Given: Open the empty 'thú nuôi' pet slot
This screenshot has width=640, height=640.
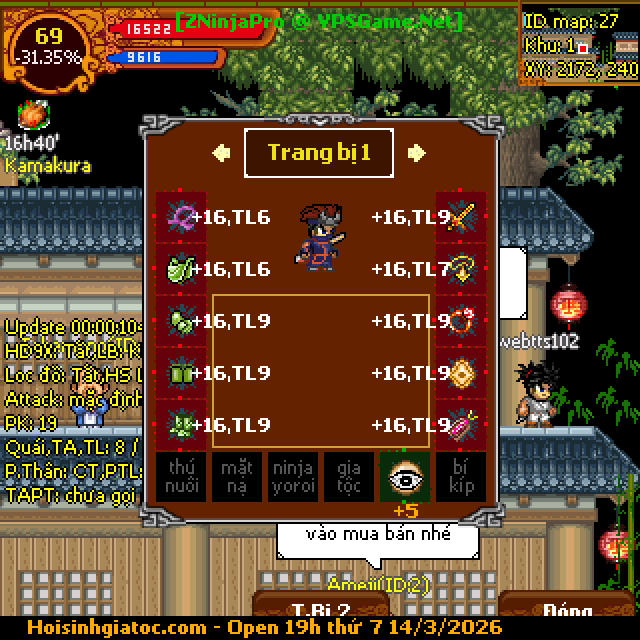Looking at the screenshot, I should [181, 477].
